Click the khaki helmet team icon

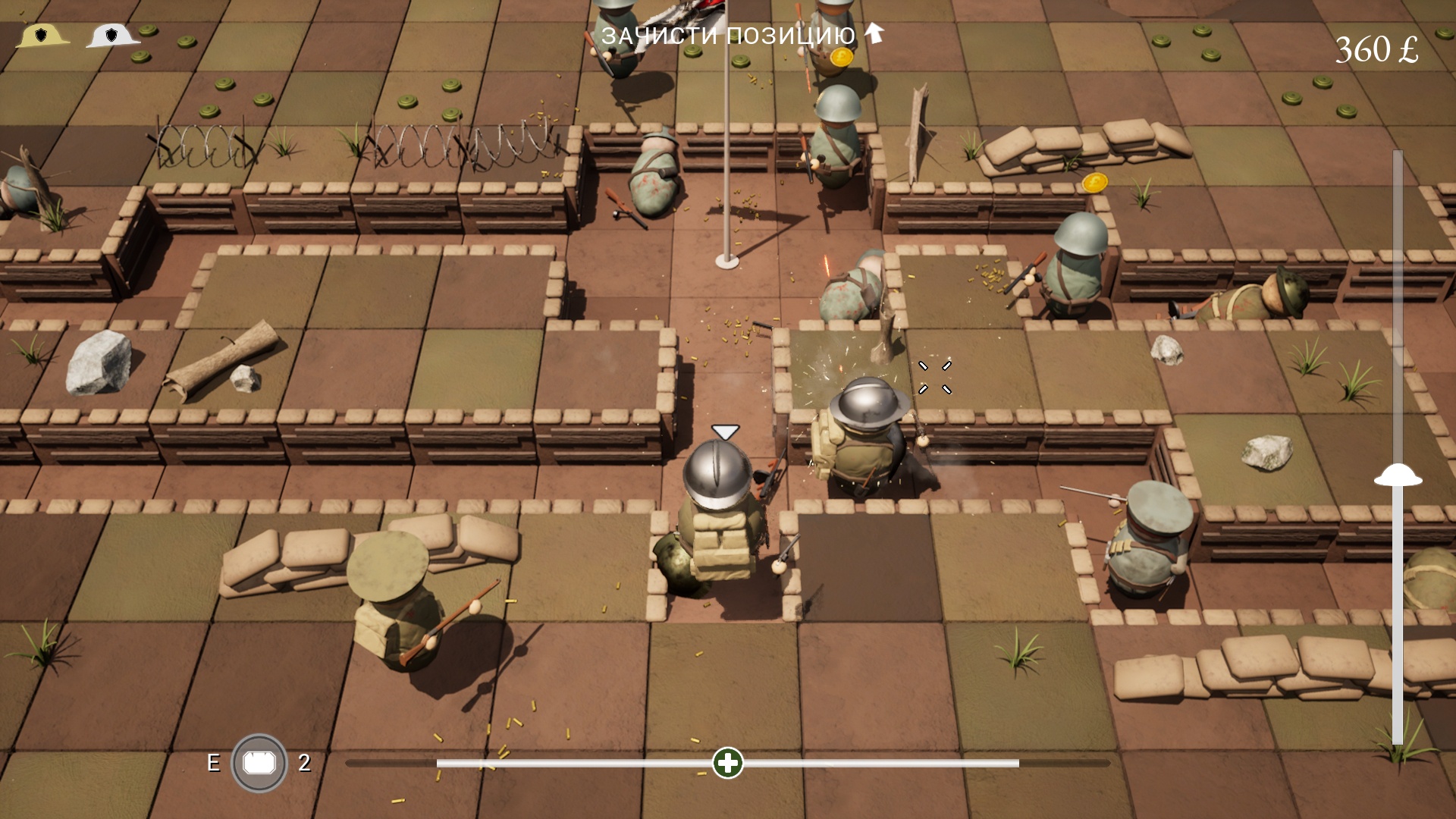[x=42, y=36]
